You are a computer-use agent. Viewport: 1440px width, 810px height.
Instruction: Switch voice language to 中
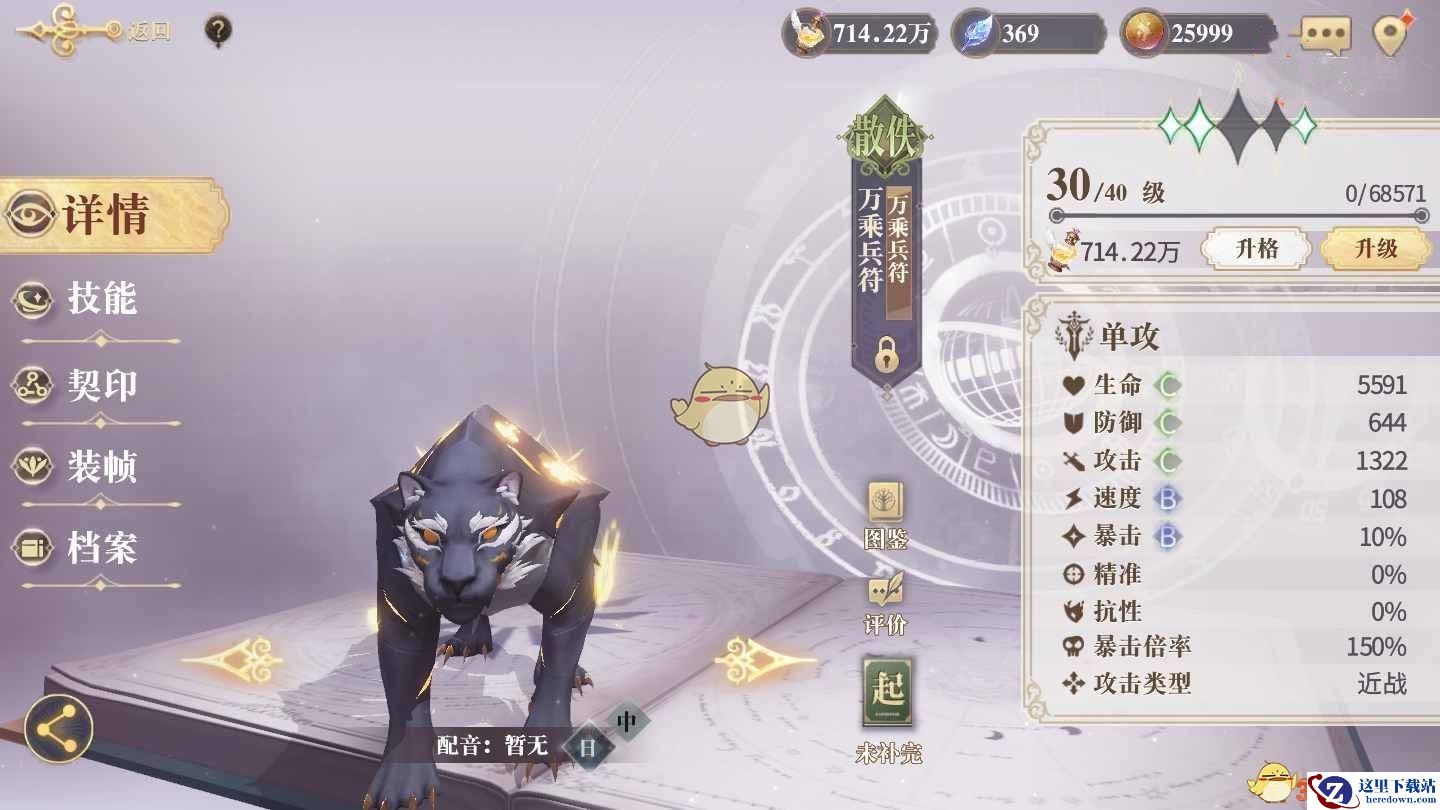tap(627, 720)
